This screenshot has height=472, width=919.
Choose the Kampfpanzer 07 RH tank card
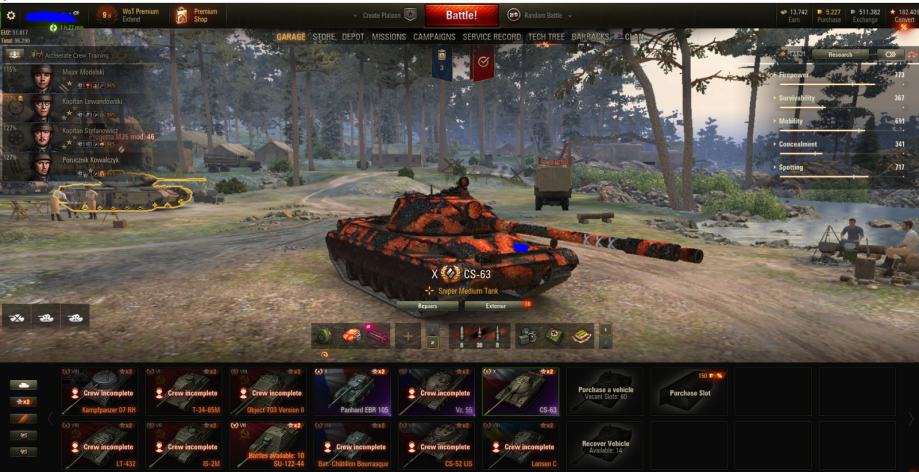coord(101,391)
